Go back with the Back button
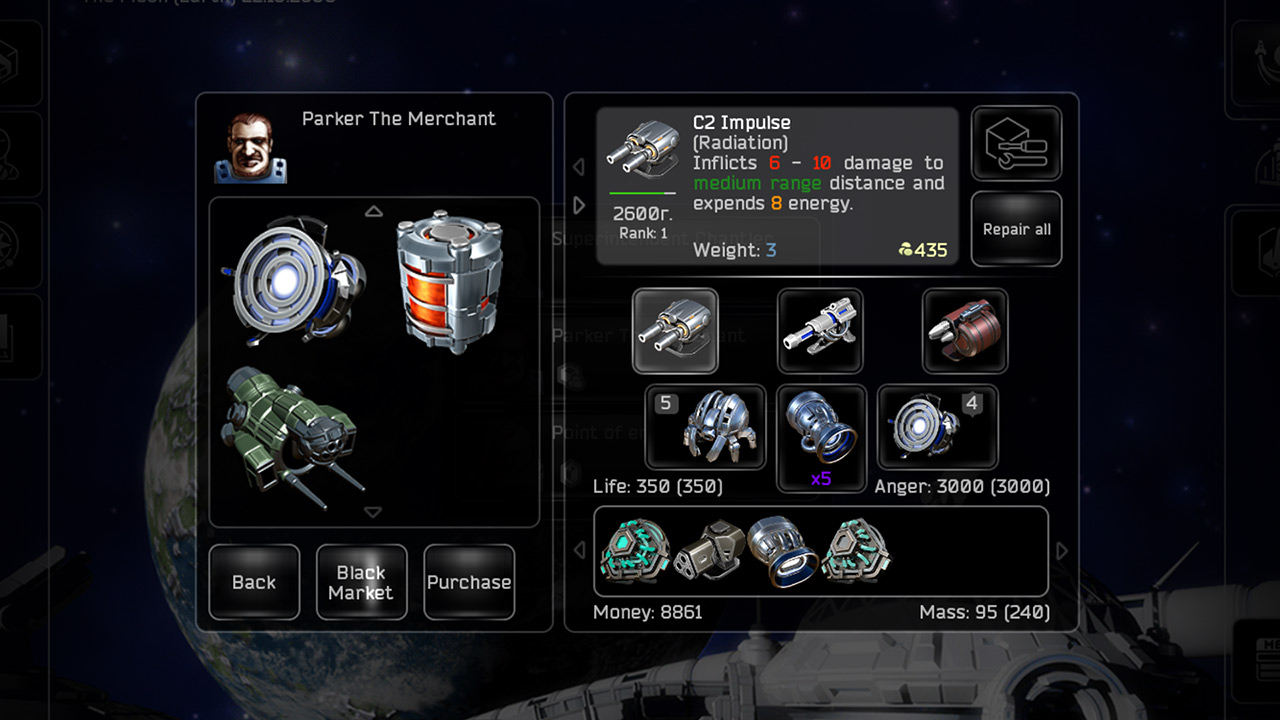Viewport: 1280px width, 720px height. coord(254,582)
